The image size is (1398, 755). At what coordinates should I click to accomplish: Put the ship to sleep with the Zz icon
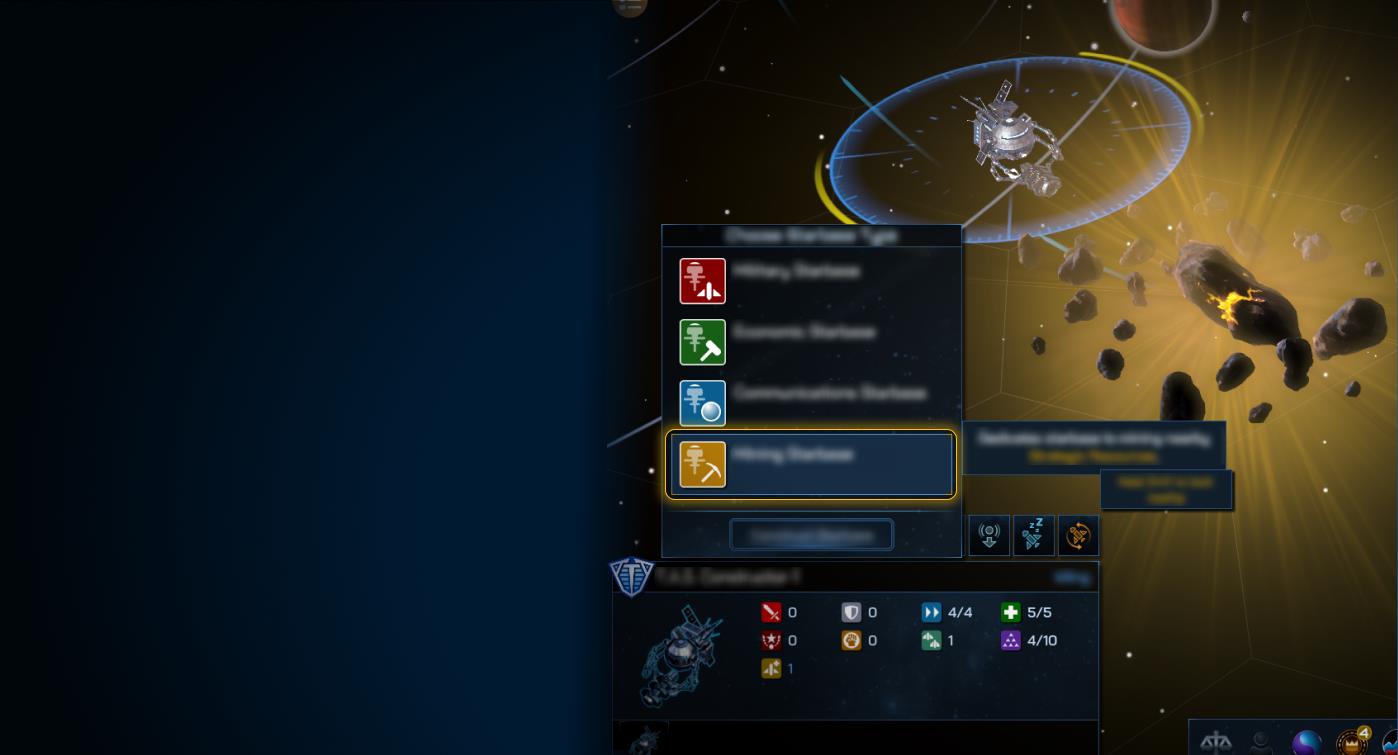pos(1033,535)
